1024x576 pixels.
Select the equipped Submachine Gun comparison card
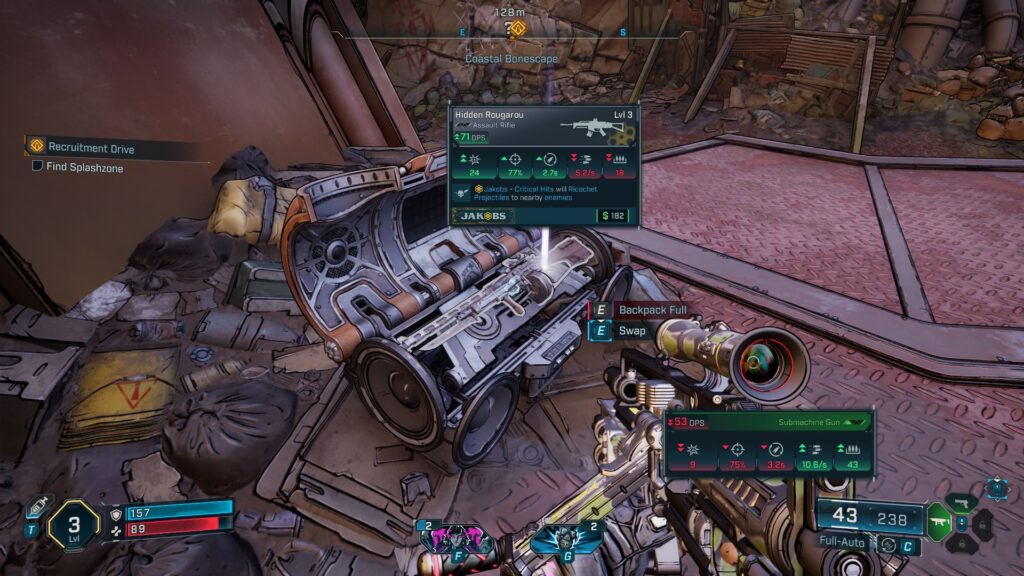pos(768,442)
